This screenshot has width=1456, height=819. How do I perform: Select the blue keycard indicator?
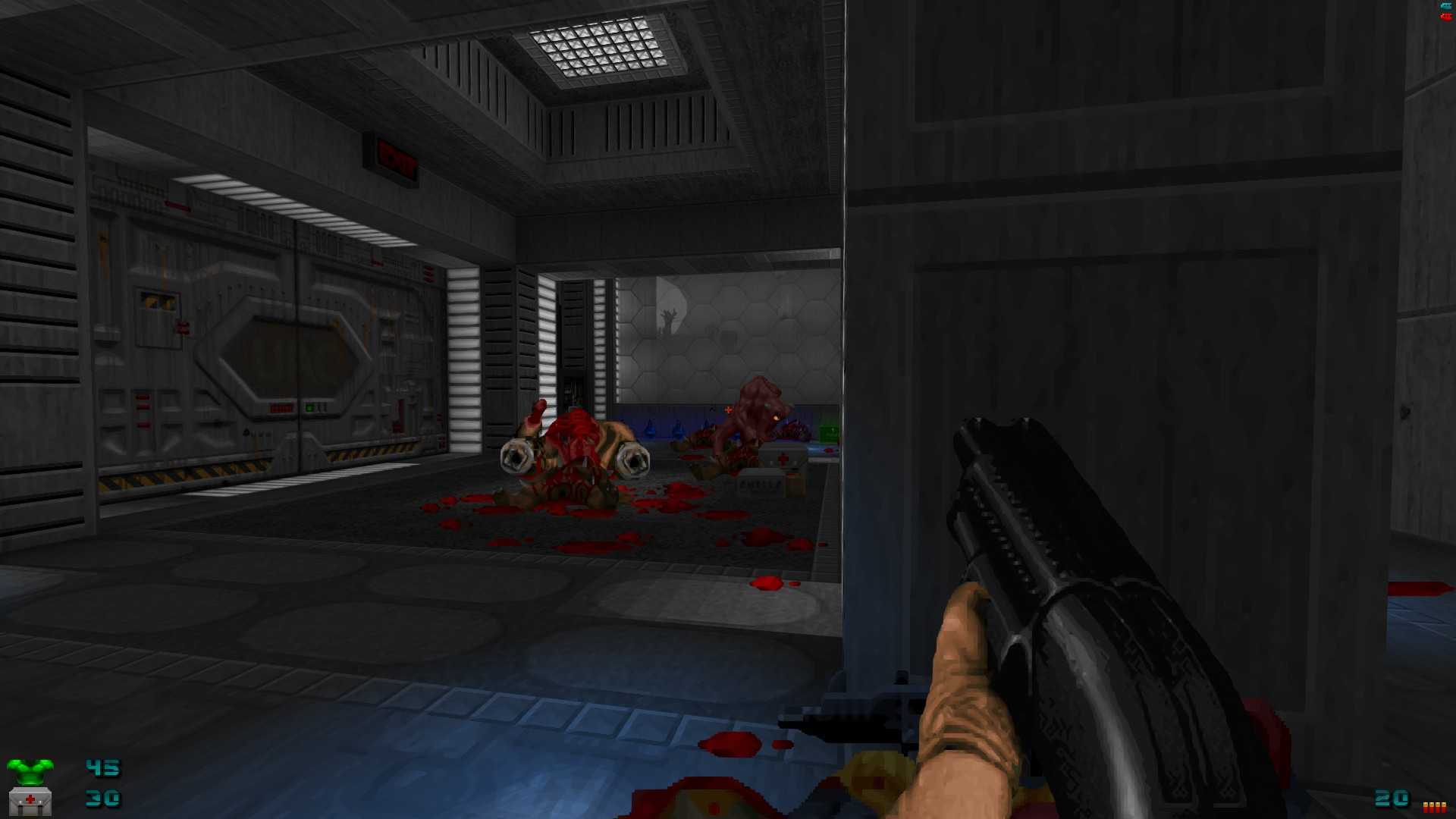coord(1446,6)
